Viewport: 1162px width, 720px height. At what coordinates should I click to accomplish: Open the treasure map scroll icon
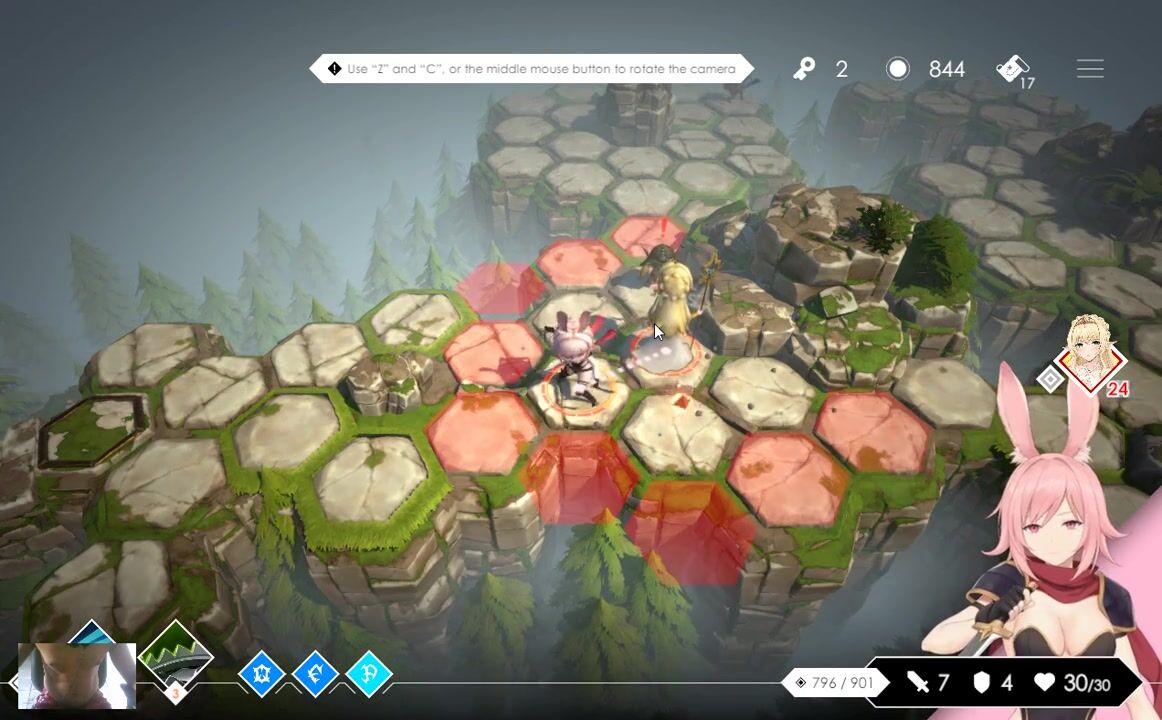click(x=1014, y=69)
